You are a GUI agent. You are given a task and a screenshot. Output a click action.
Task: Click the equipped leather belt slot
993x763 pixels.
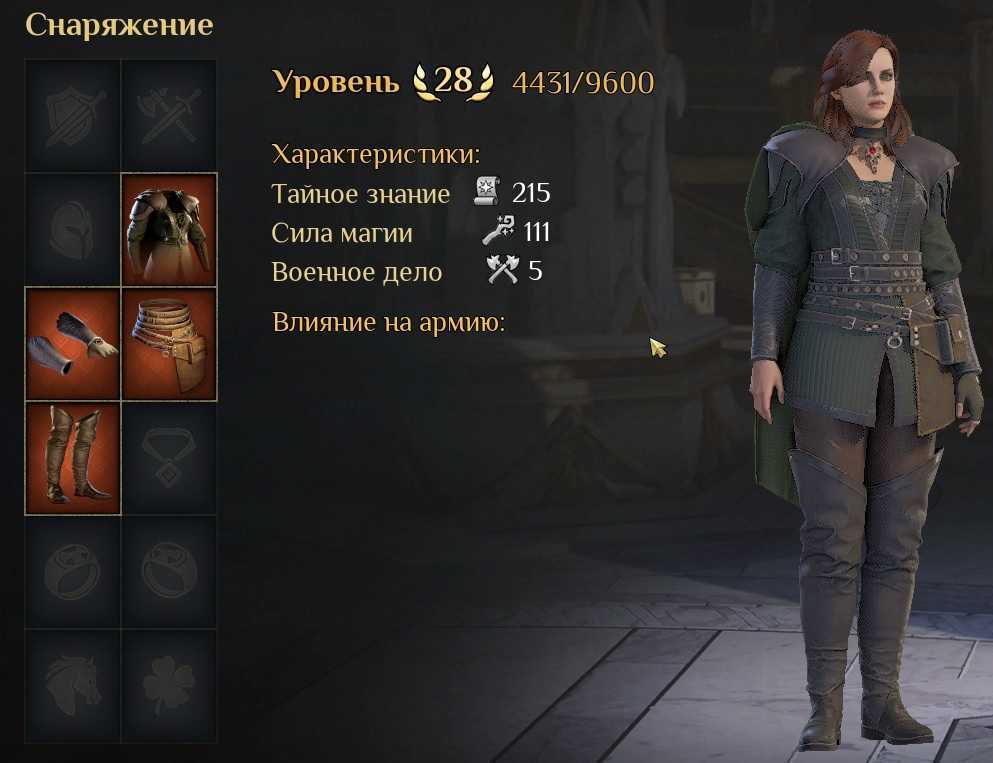pyautogui.click(x=169, y=343)
